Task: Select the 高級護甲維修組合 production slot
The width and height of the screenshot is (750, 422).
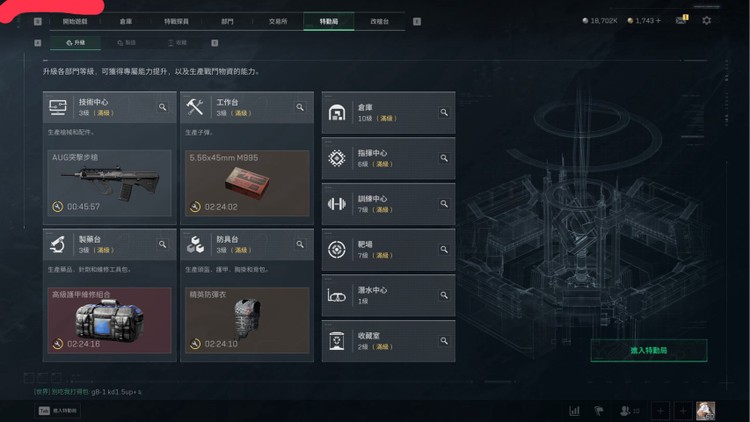Action: click(x=110, y=320)
